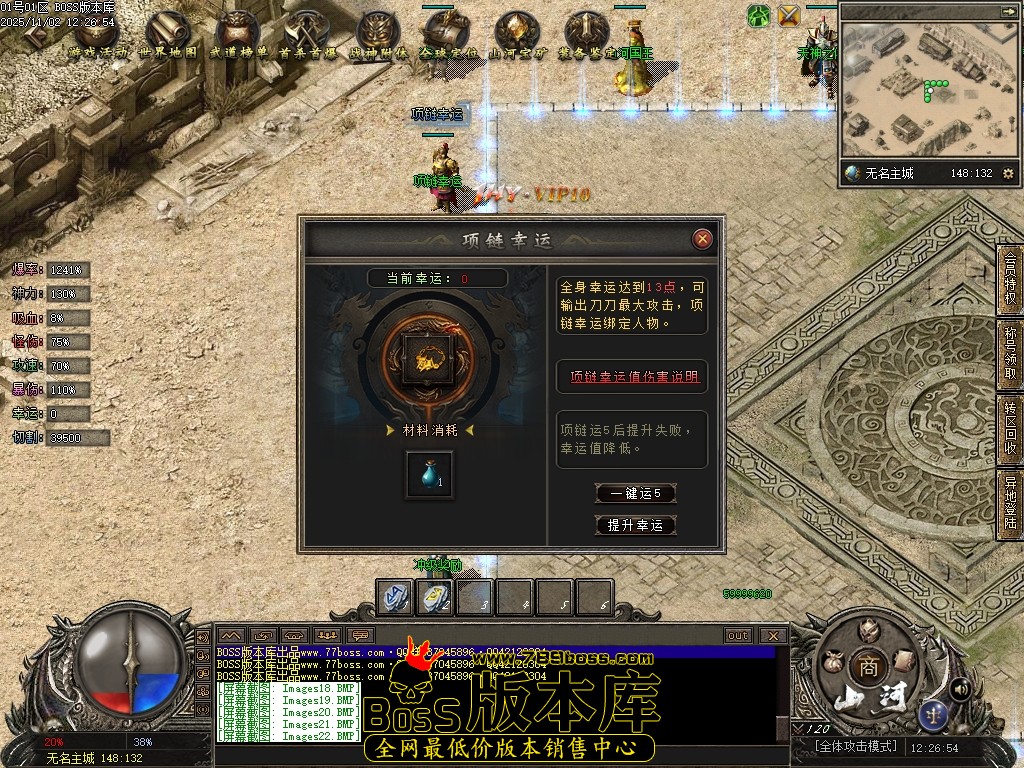The width and height of the screenshot is (1024, 768).
Task: Show the 武道榜单 ranking list
Action: coord(238,34)
